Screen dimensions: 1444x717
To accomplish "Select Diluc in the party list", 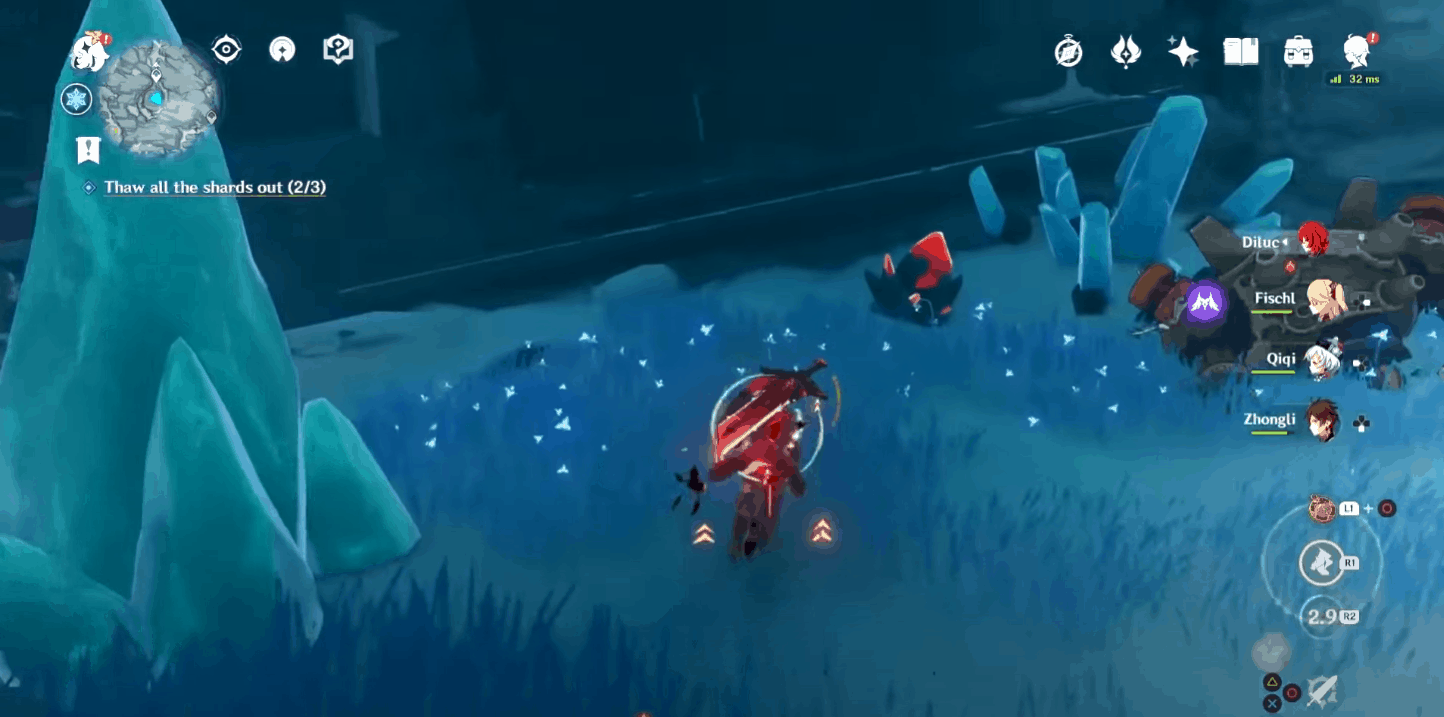I will [1311, 241].
